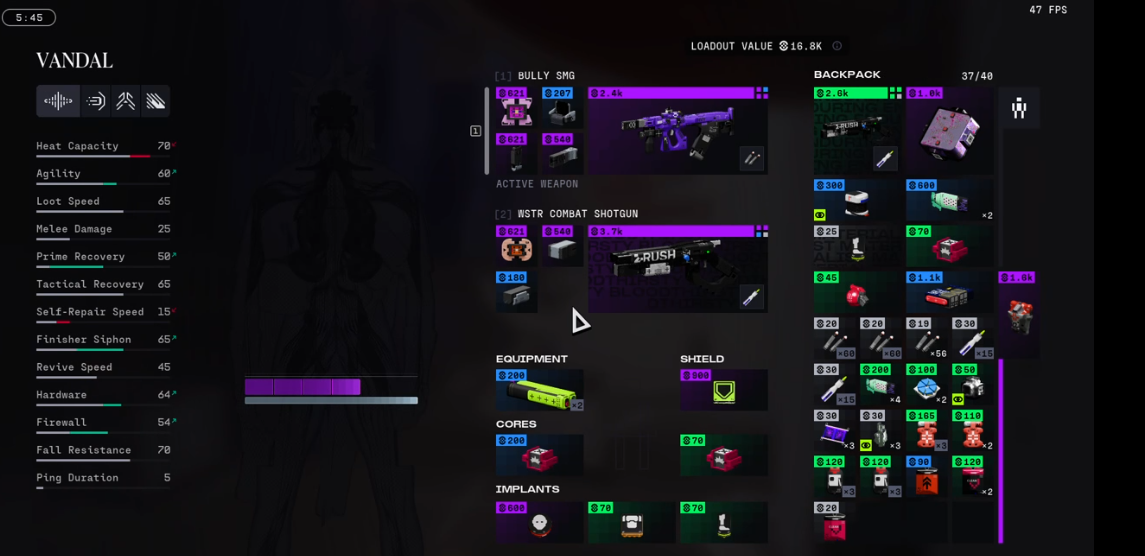Select the leg implant slot

(x=723, y=522)
